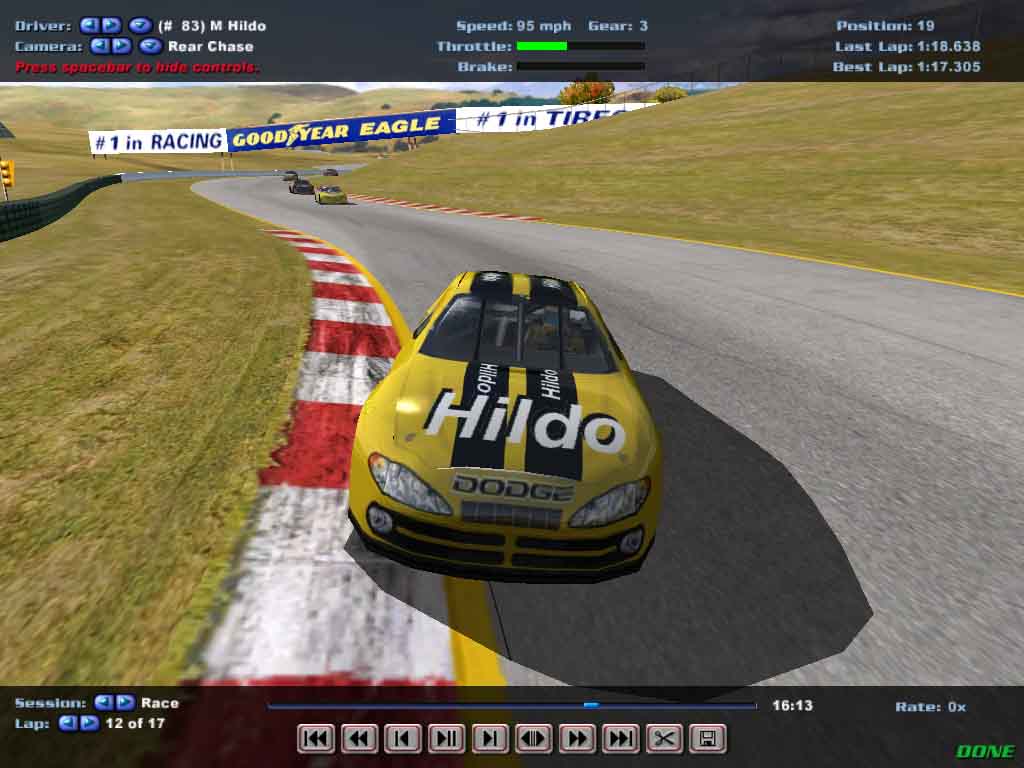Go to the next session
This screenshot has width=1024, height=768.
coord(124,703)
